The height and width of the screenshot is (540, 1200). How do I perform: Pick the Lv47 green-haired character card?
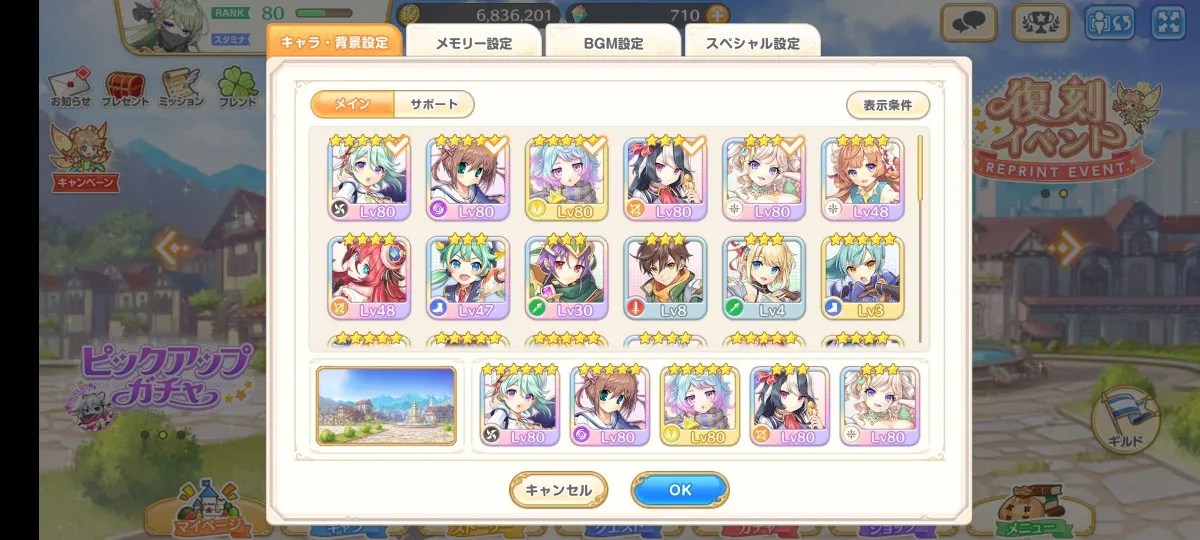pyautogui.click(x=468, y=278)
